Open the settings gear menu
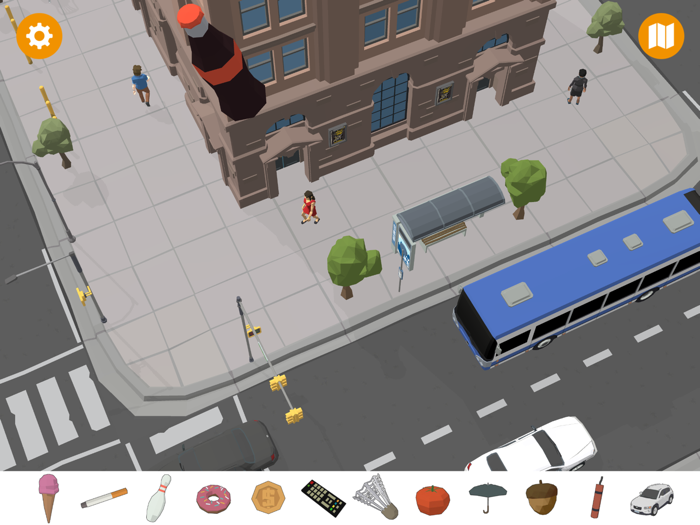700x525 pixels. click(x=39, y=37)
